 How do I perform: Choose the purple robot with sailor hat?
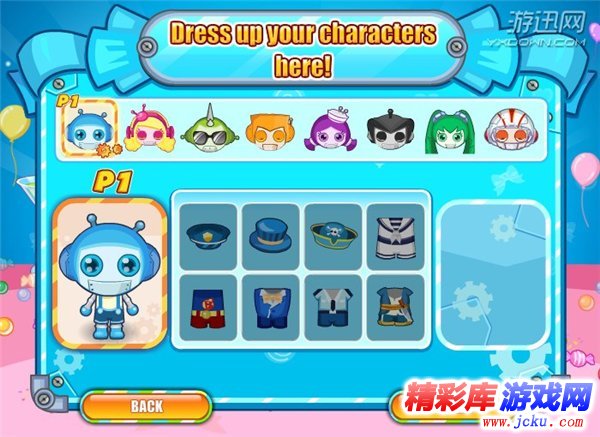[327, 130]
